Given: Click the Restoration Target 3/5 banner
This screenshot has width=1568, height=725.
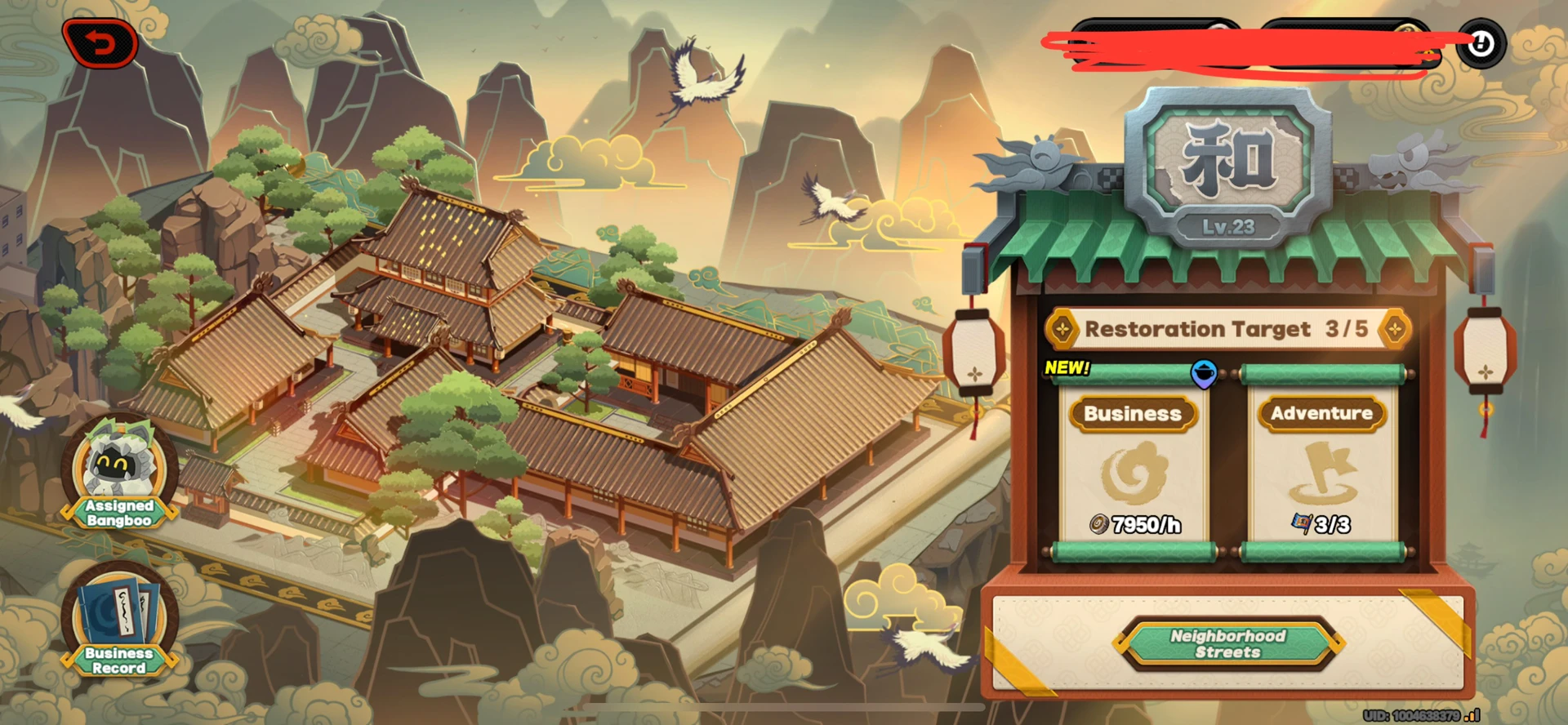Looking at the screenshot, I should tap(1225, 329).
